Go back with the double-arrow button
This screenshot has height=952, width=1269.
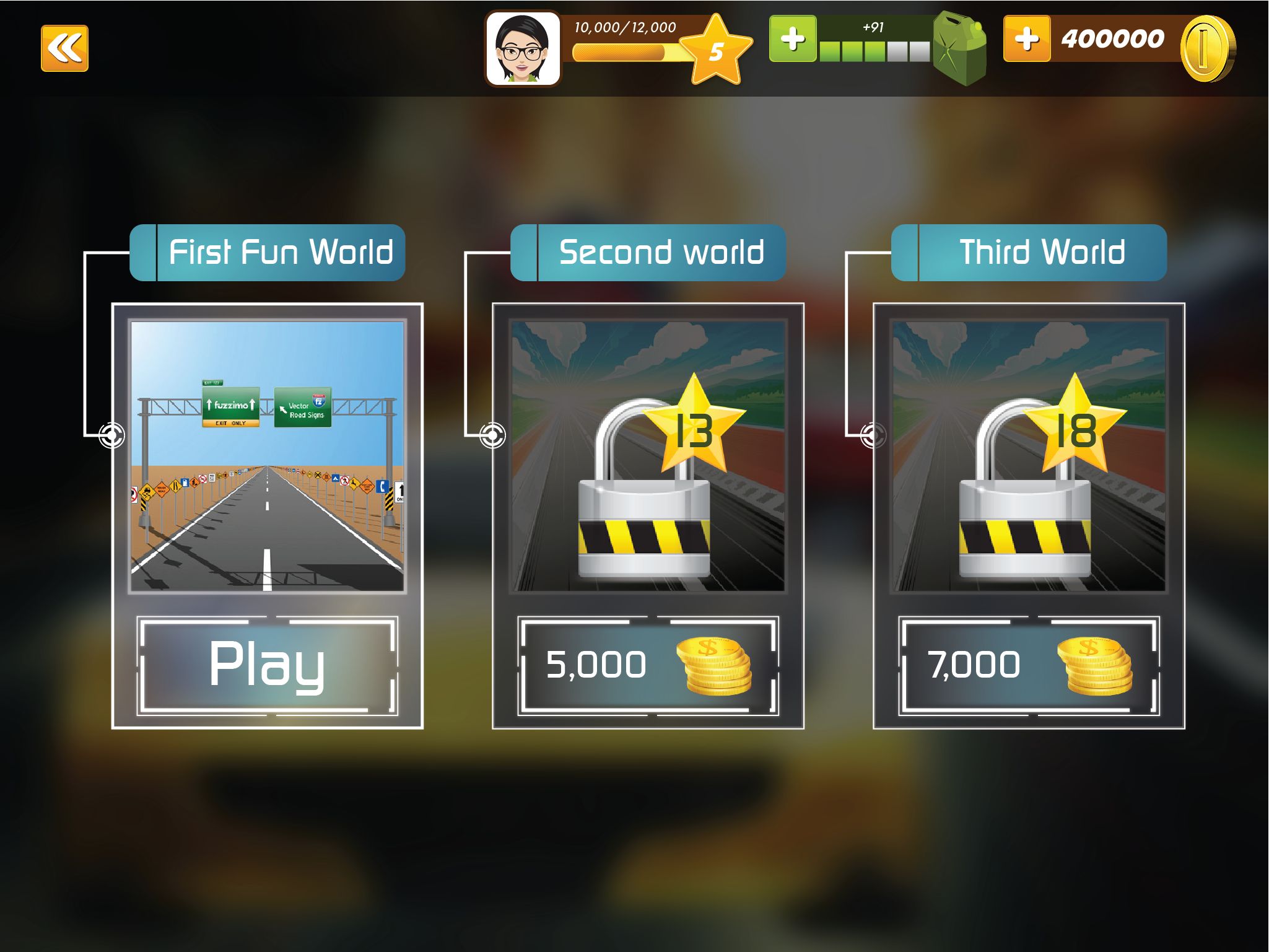64,48
